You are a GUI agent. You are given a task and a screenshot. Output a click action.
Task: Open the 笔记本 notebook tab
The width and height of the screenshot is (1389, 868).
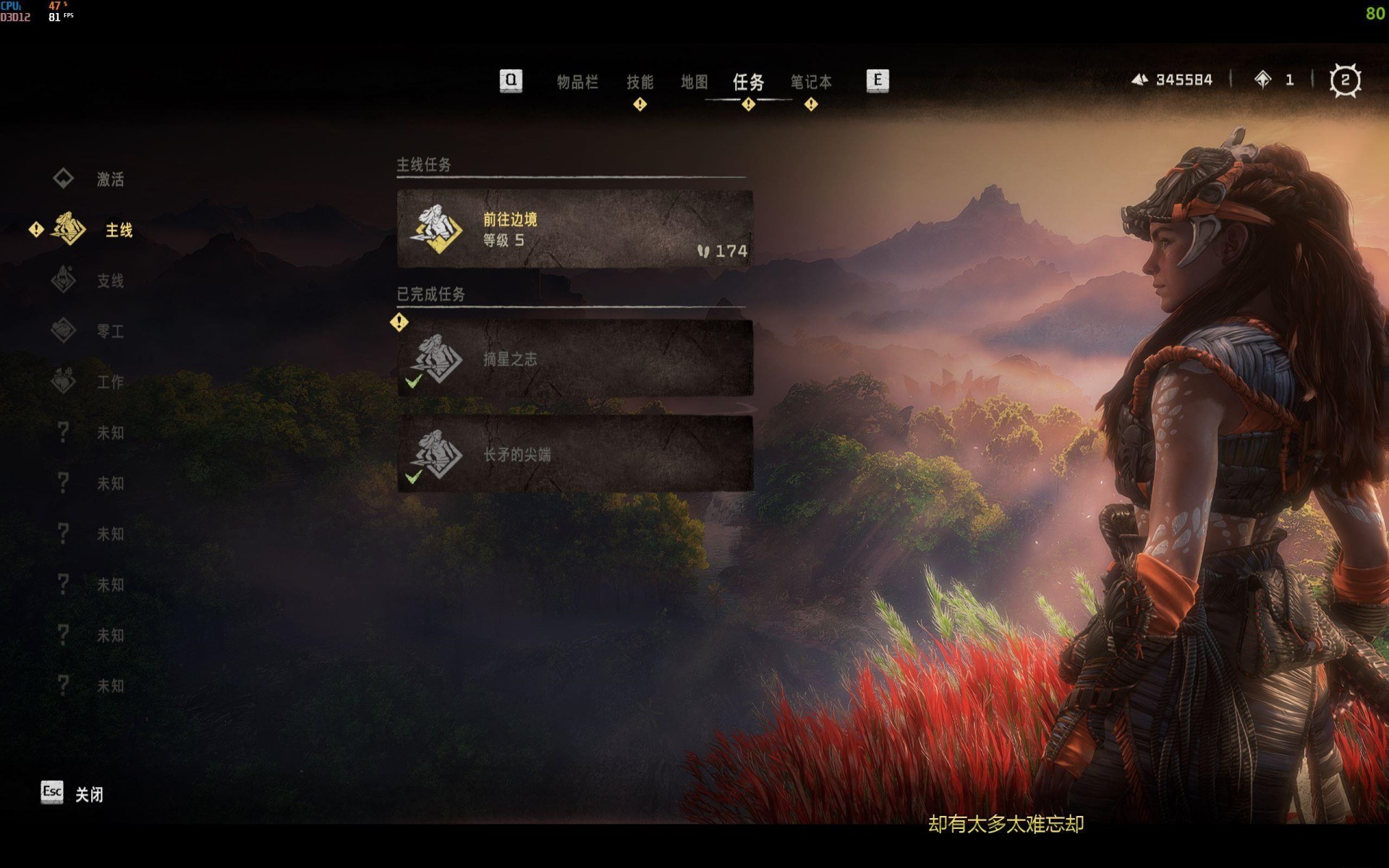tap(811, 82)
